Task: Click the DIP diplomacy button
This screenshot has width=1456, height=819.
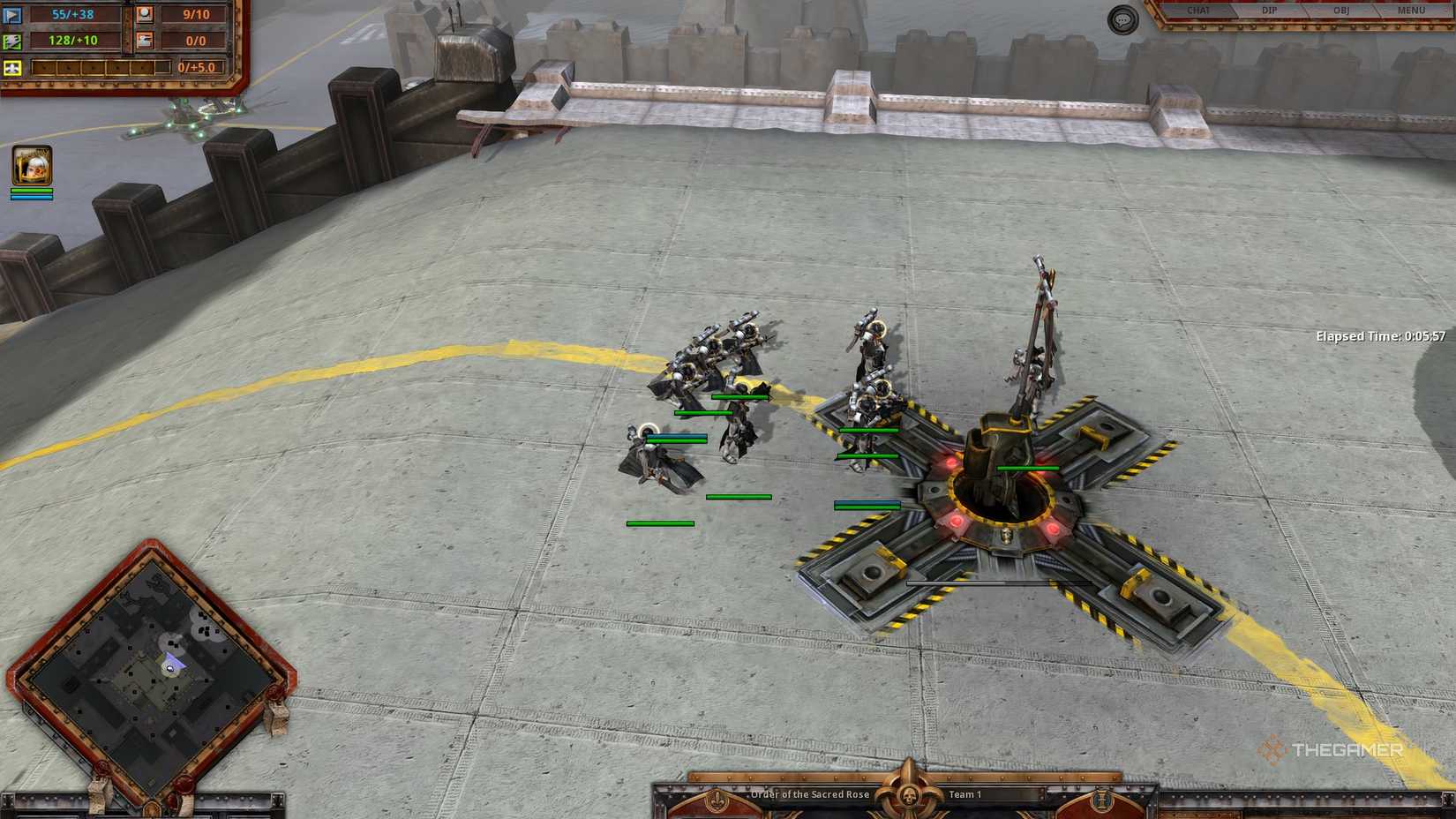Action: click(x=1271, y=11)
